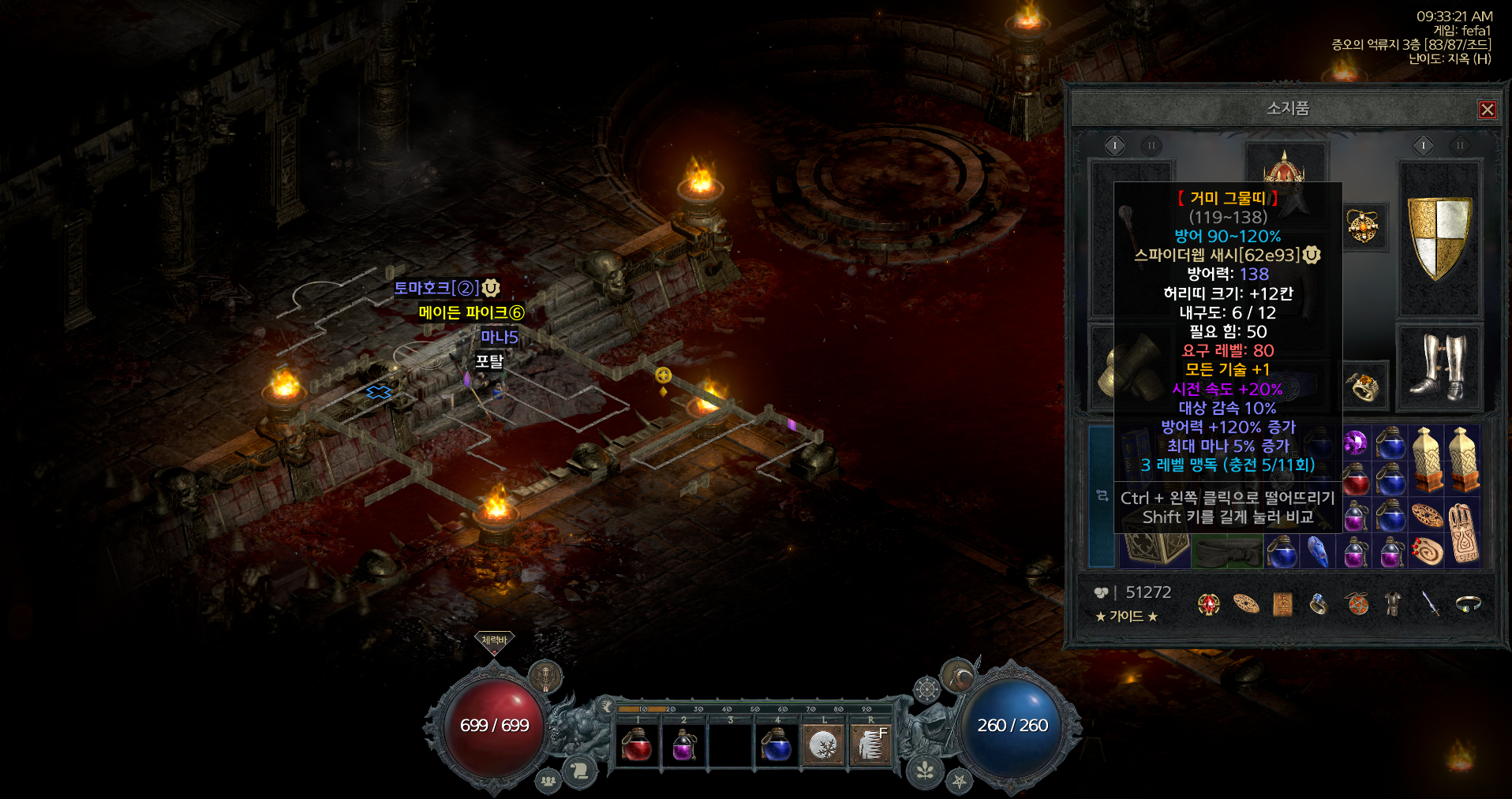
Task: Pick the equipped ring with orange gem
Action: coord(1364,386)
